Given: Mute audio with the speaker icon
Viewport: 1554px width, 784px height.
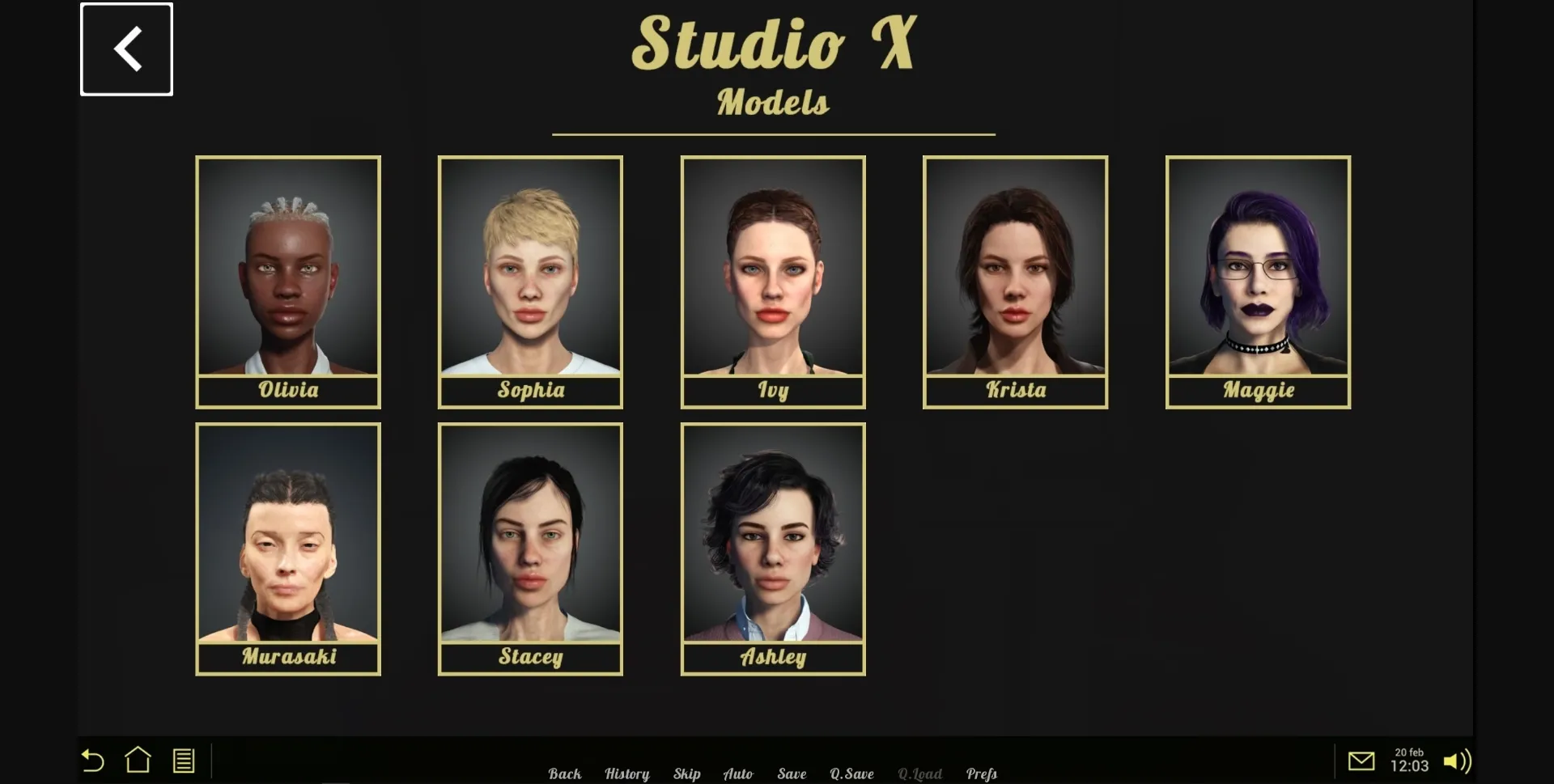Looking at the screenshot, I should [x=1458, y=761].
